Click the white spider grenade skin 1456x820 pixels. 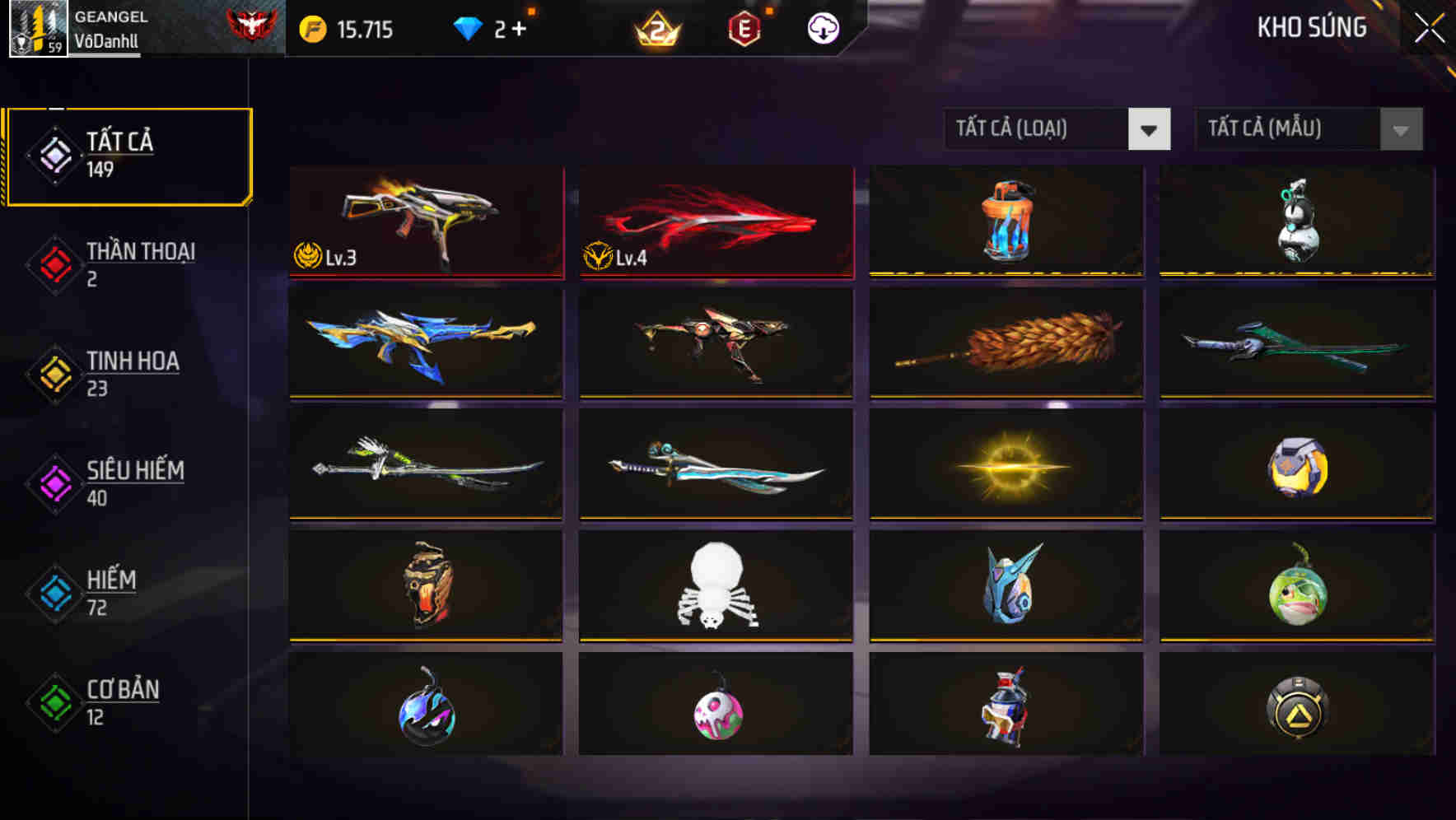[x=715, y=586]
